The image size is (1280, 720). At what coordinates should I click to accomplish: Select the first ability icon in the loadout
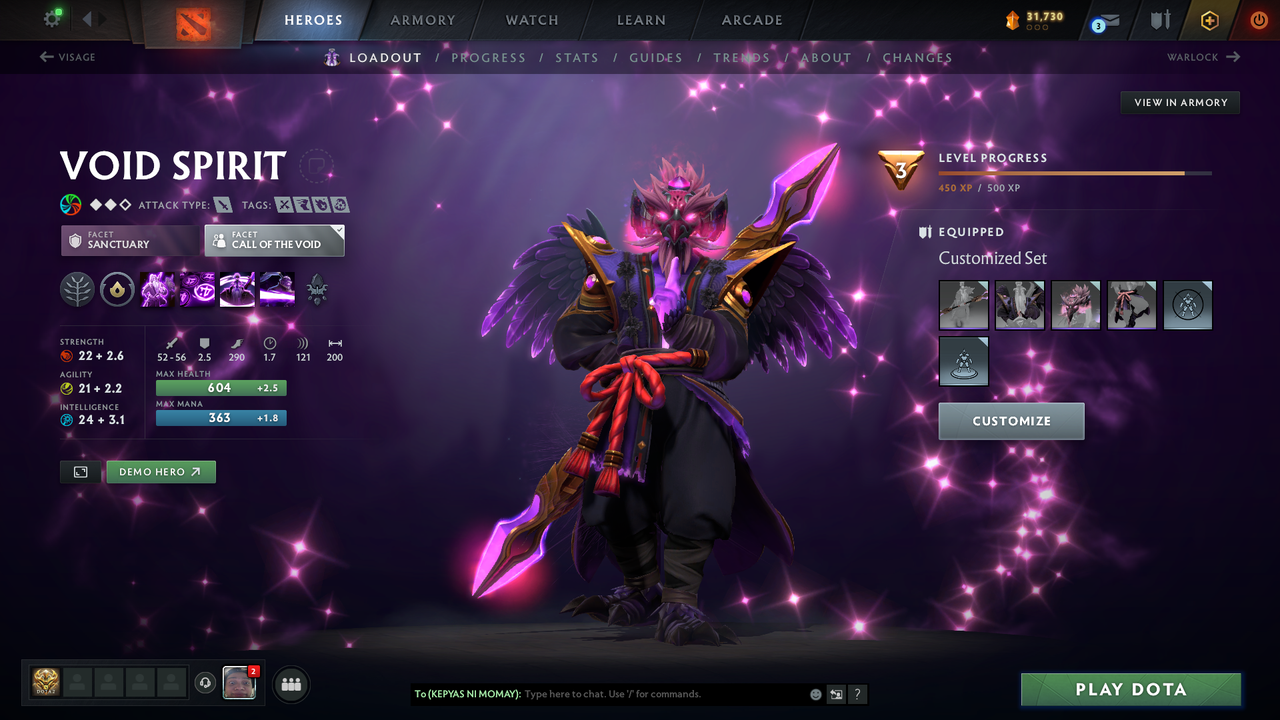coord(157,289)
